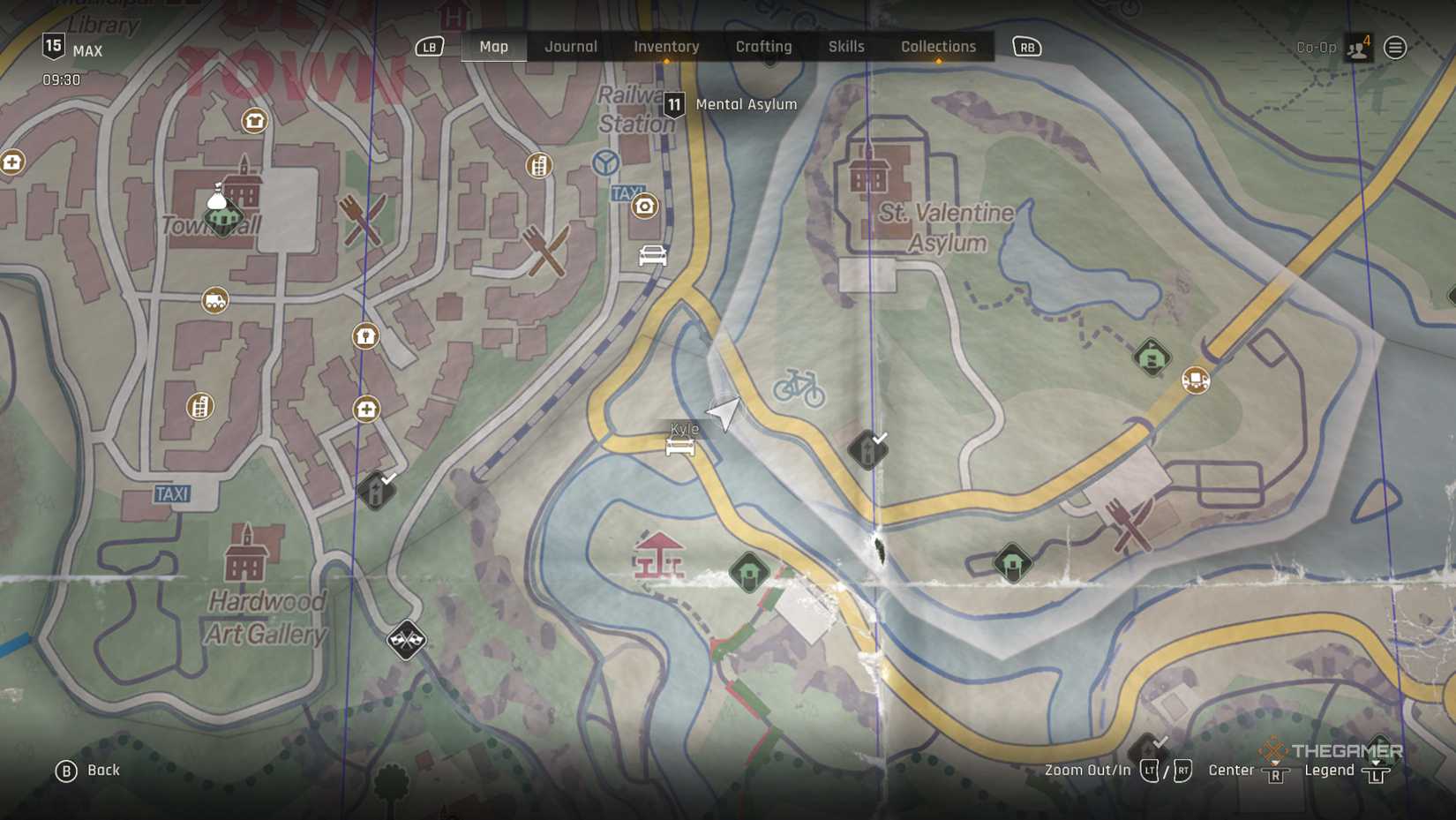Open the Inventory tab
Screen dimensions: 1456x820
point(666,47)
